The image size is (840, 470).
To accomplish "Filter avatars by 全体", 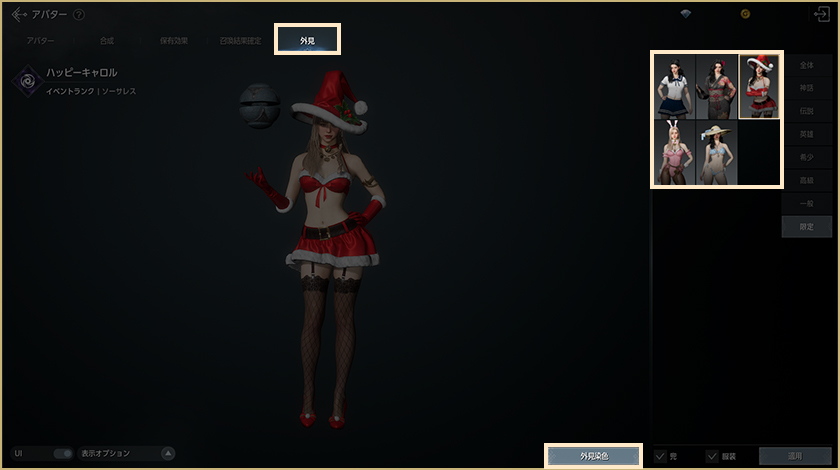I will point(805,65).
